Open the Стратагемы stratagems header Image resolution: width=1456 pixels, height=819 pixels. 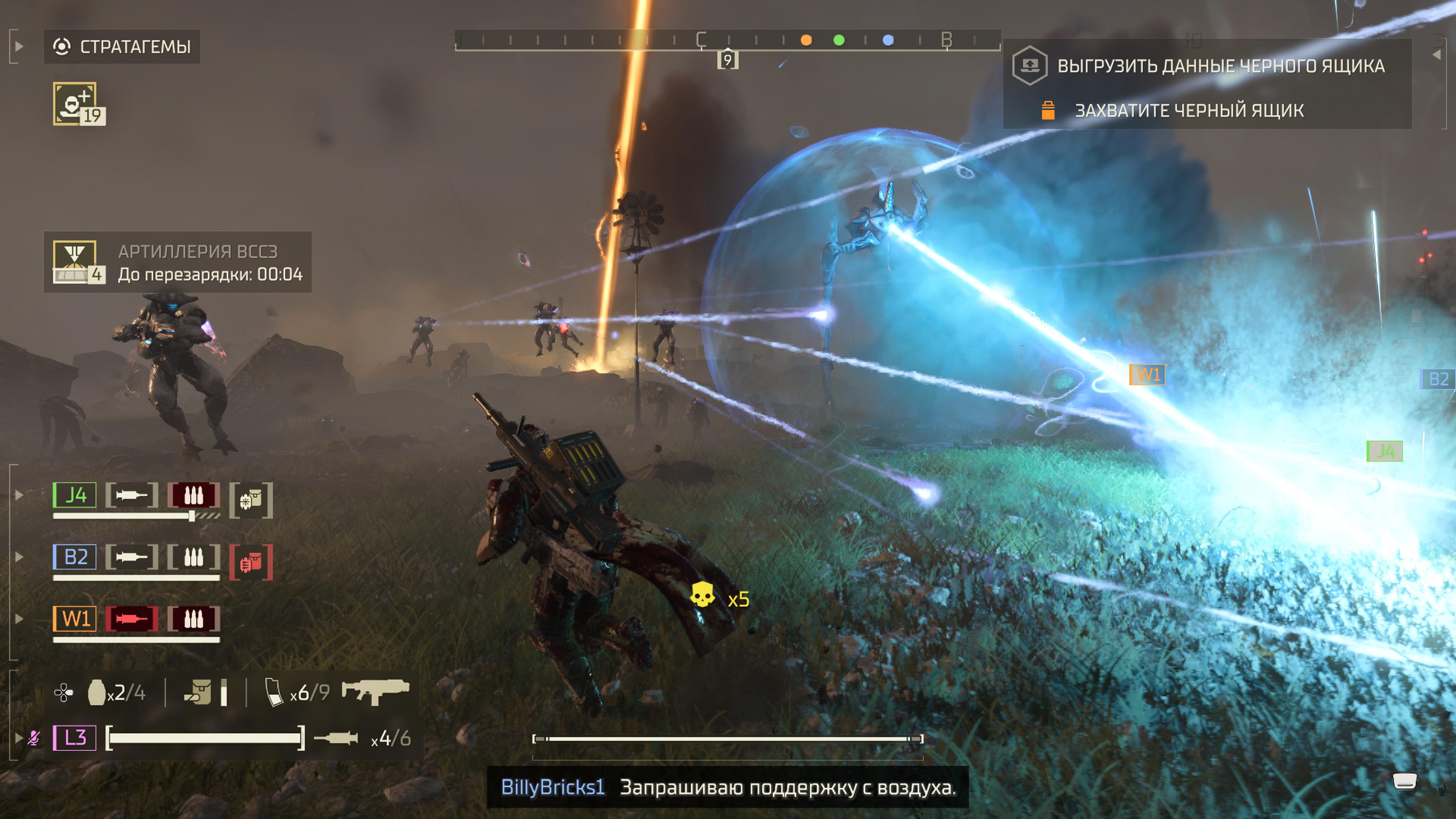tap(122, 46)
